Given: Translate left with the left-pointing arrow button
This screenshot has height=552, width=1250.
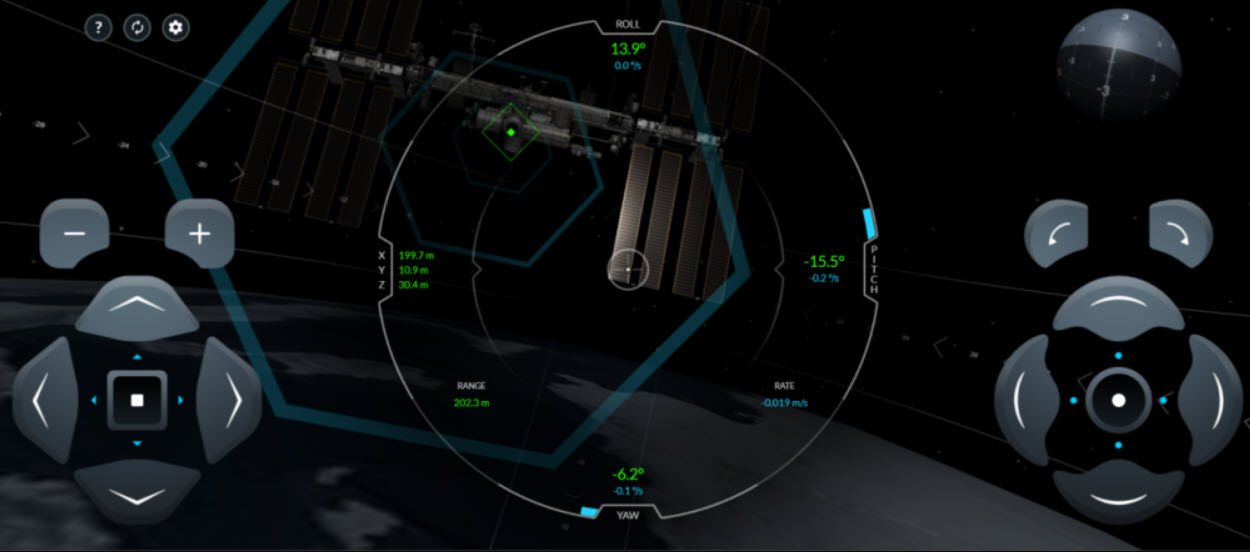Looking at the screenshot, I should coord(43,401).
